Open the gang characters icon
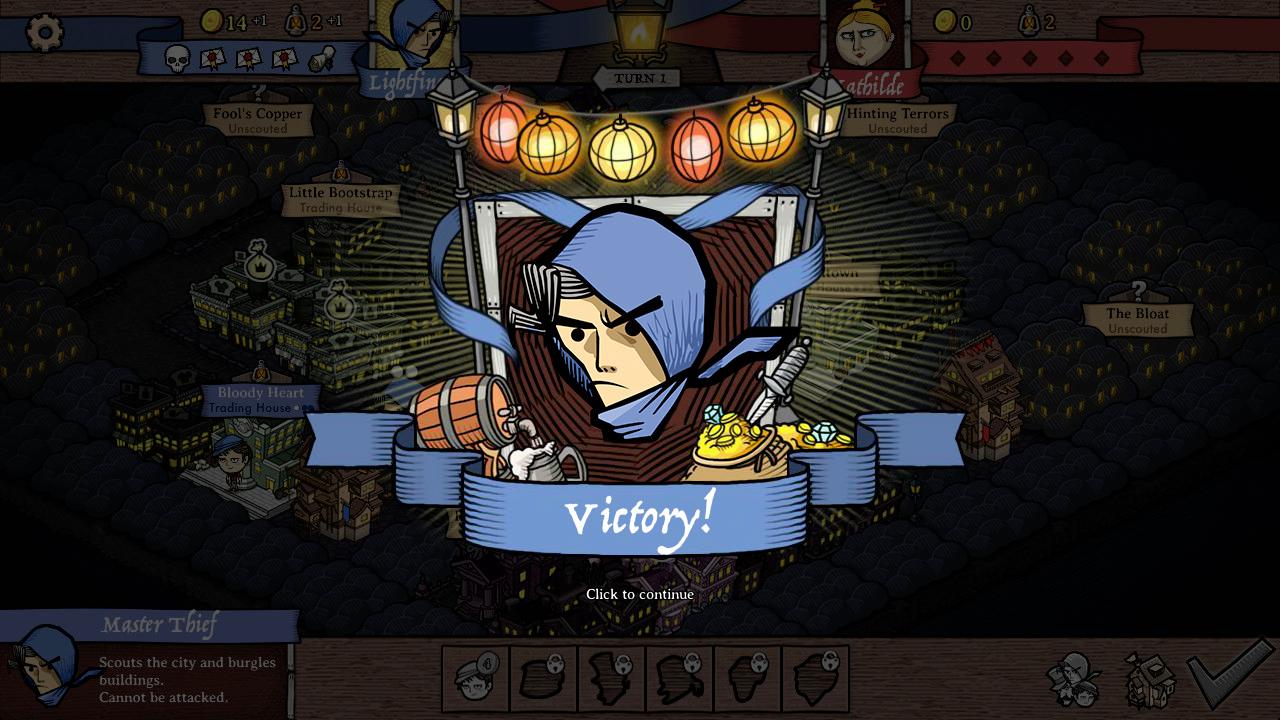Image resolution: width=1280 pixels, height=720 pixels. pos(1075,679)
